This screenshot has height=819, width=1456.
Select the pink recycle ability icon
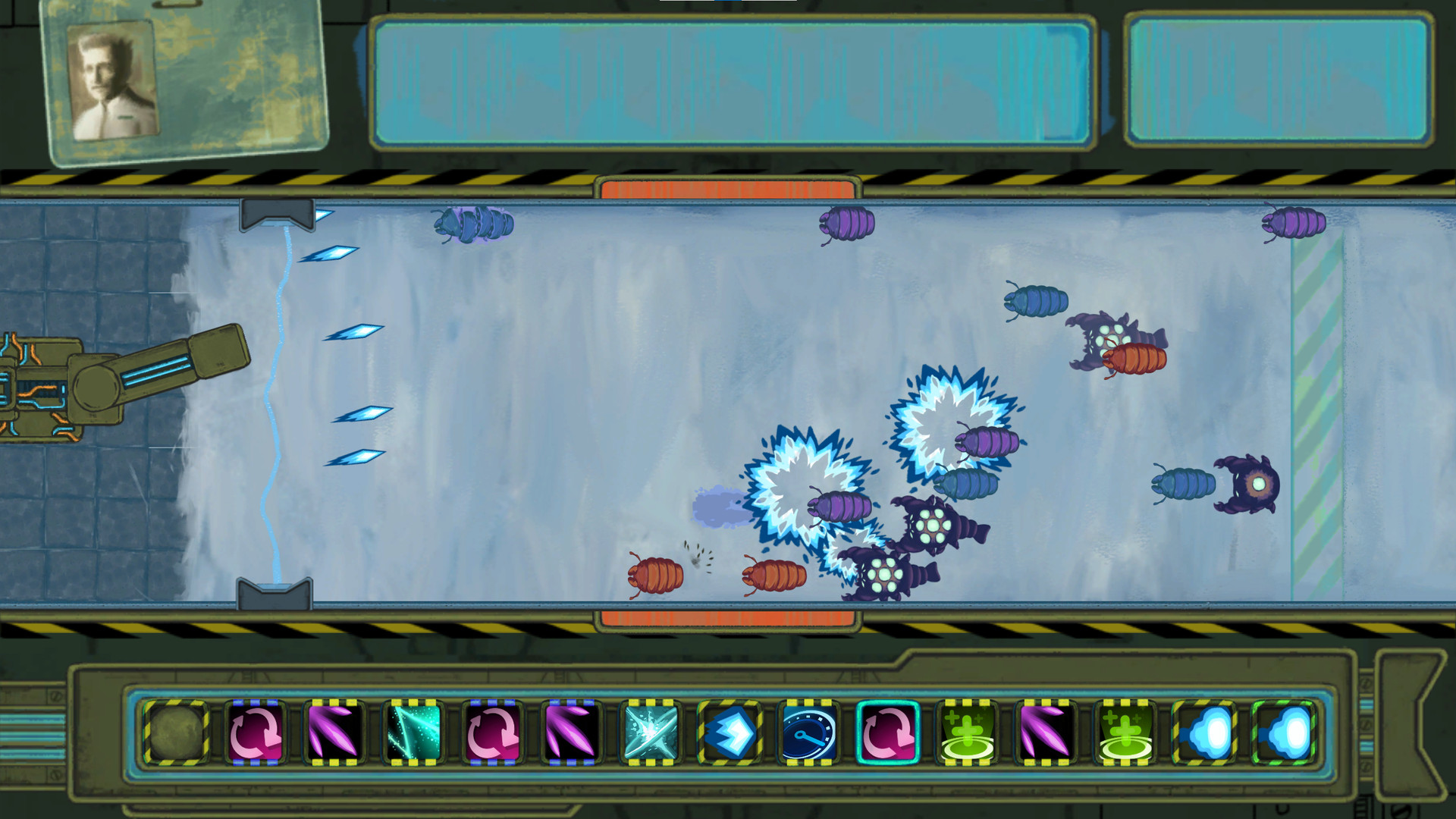(258, 732)
